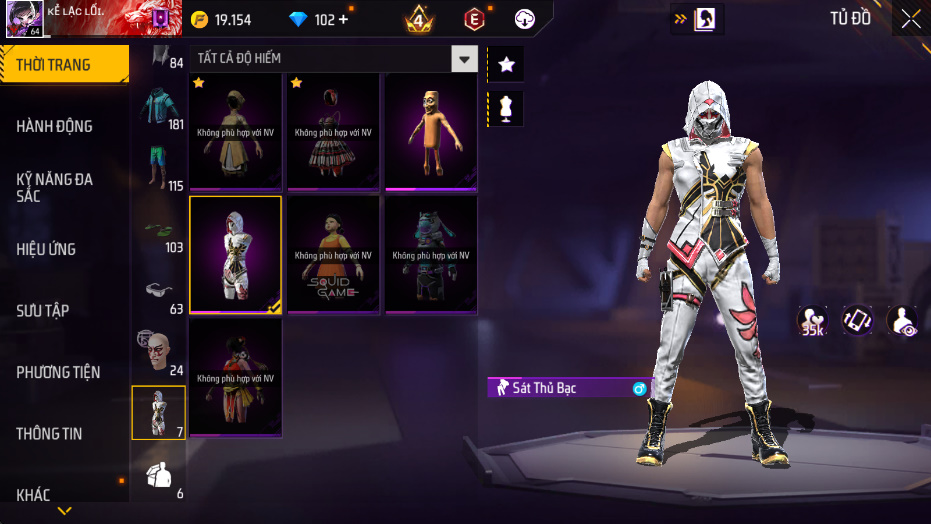Click the mannequin outfit preset button
The width and height of the screenshot is (931, 524).
[x=506, y=108]
